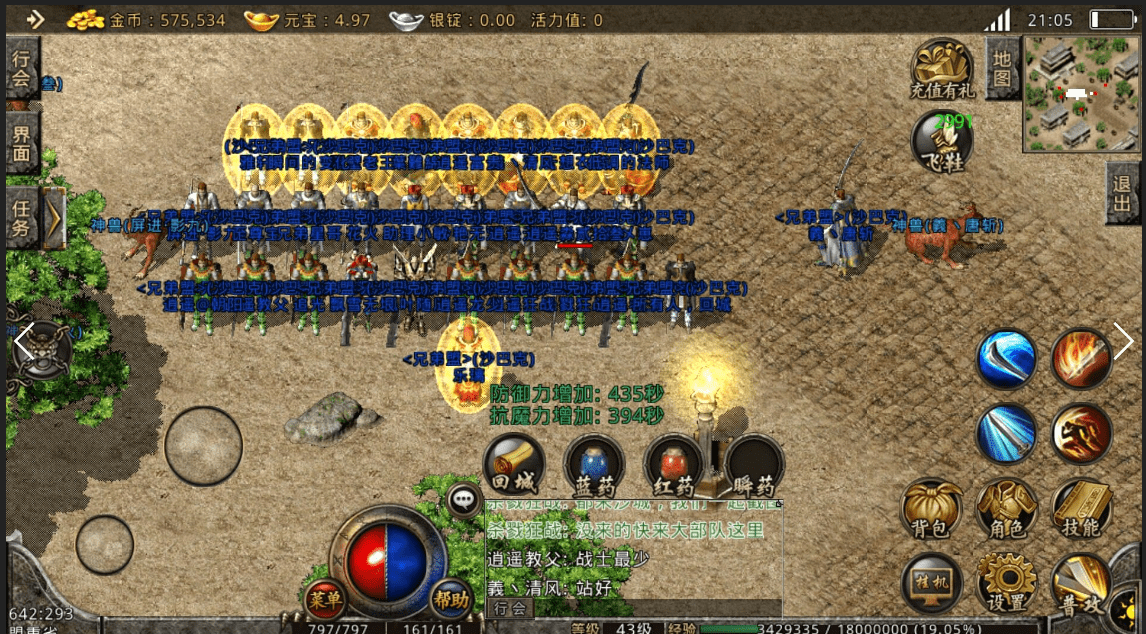Use the 回城 return scroll

(514, 467)
